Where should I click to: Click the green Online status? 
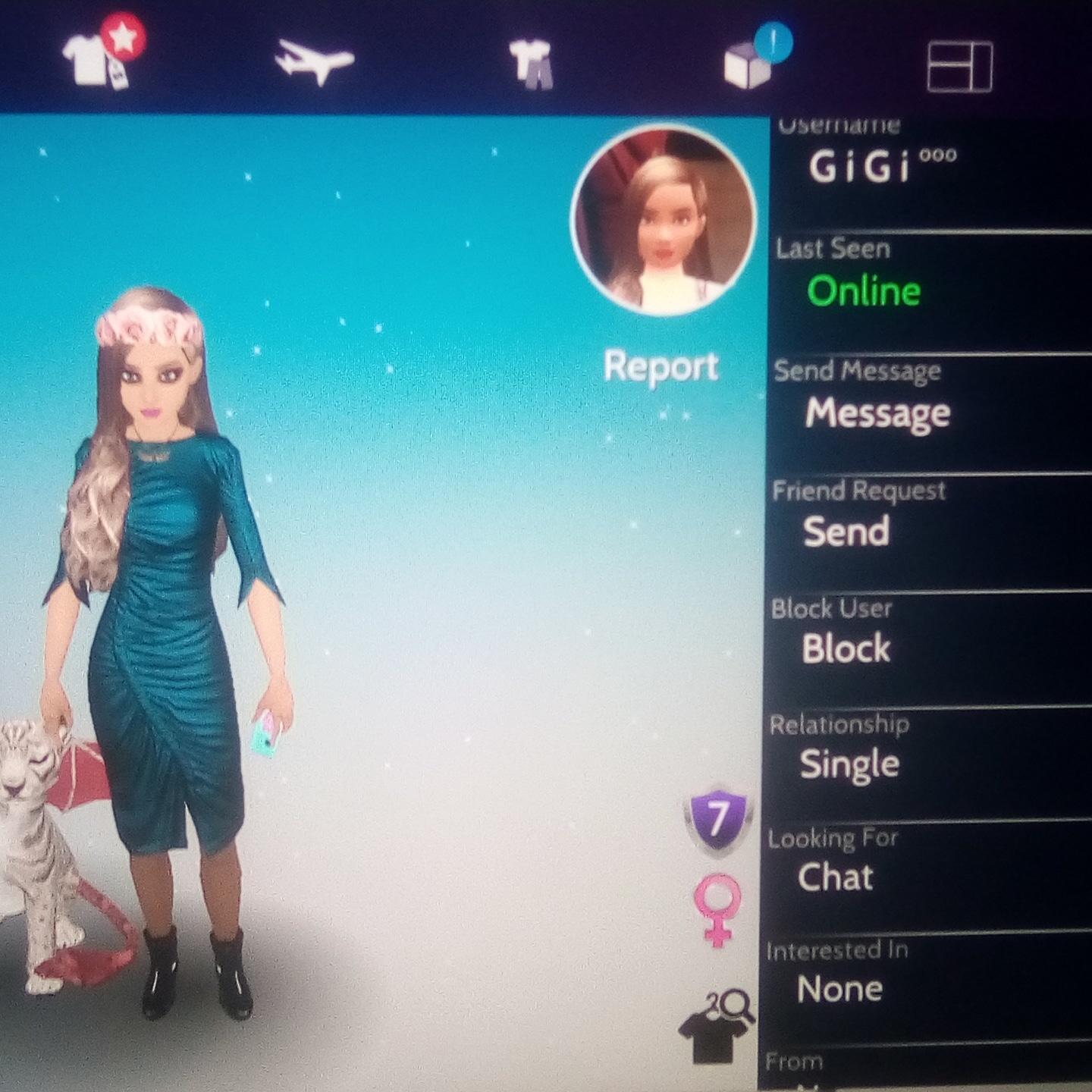click(x=861, y=293)
